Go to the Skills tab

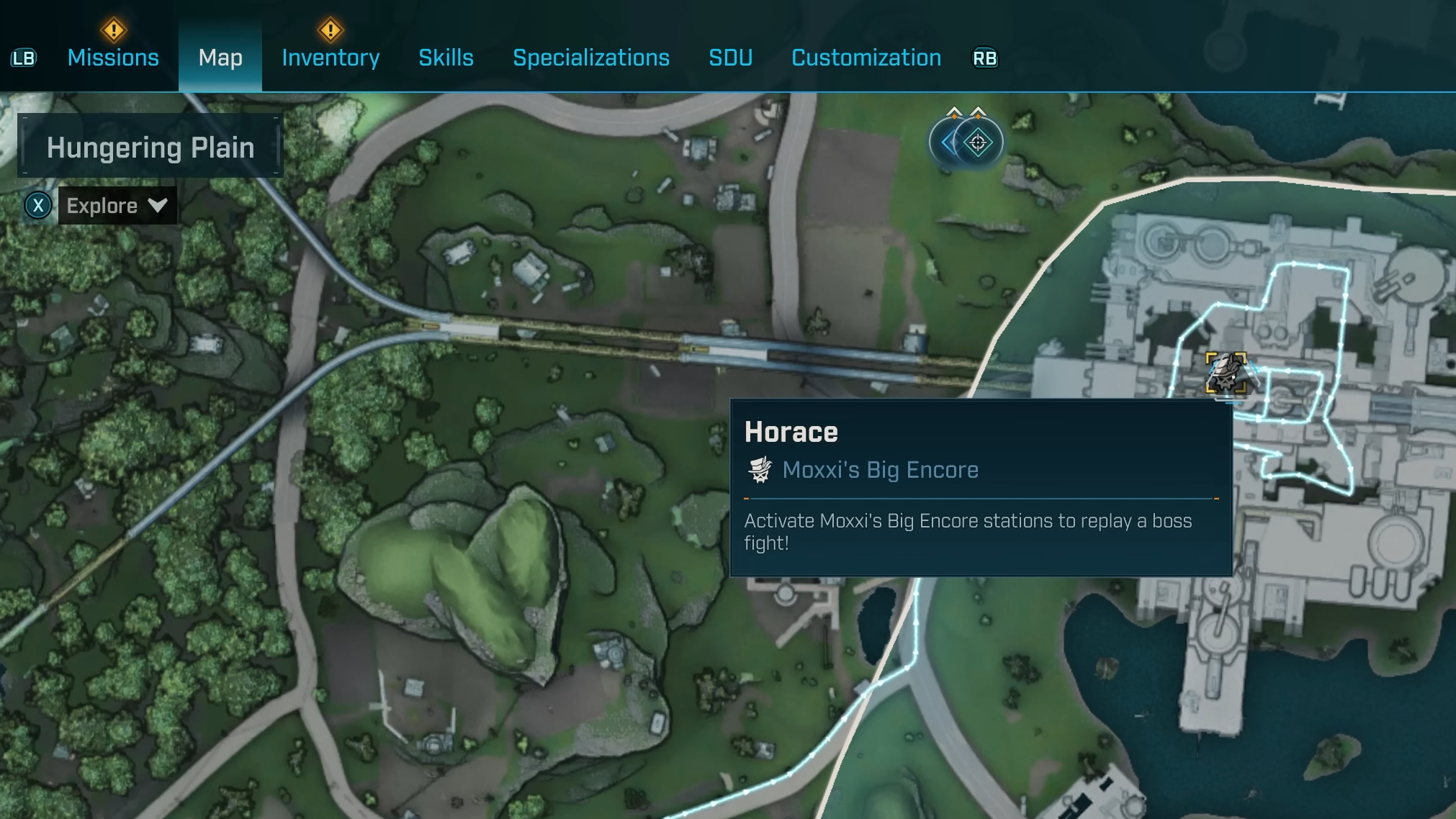tap(446, 58)
